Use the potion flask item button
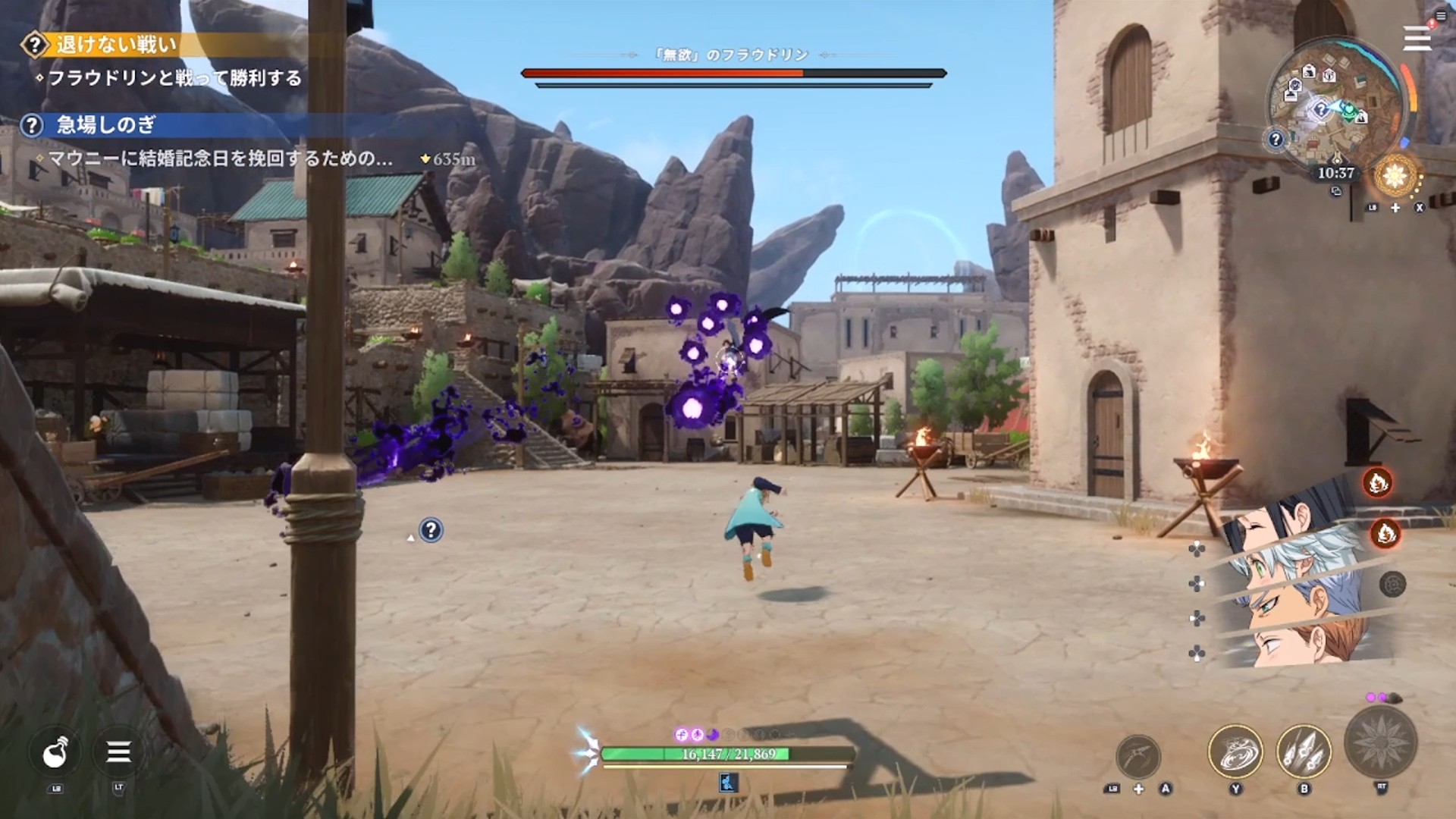 [55, 752]
